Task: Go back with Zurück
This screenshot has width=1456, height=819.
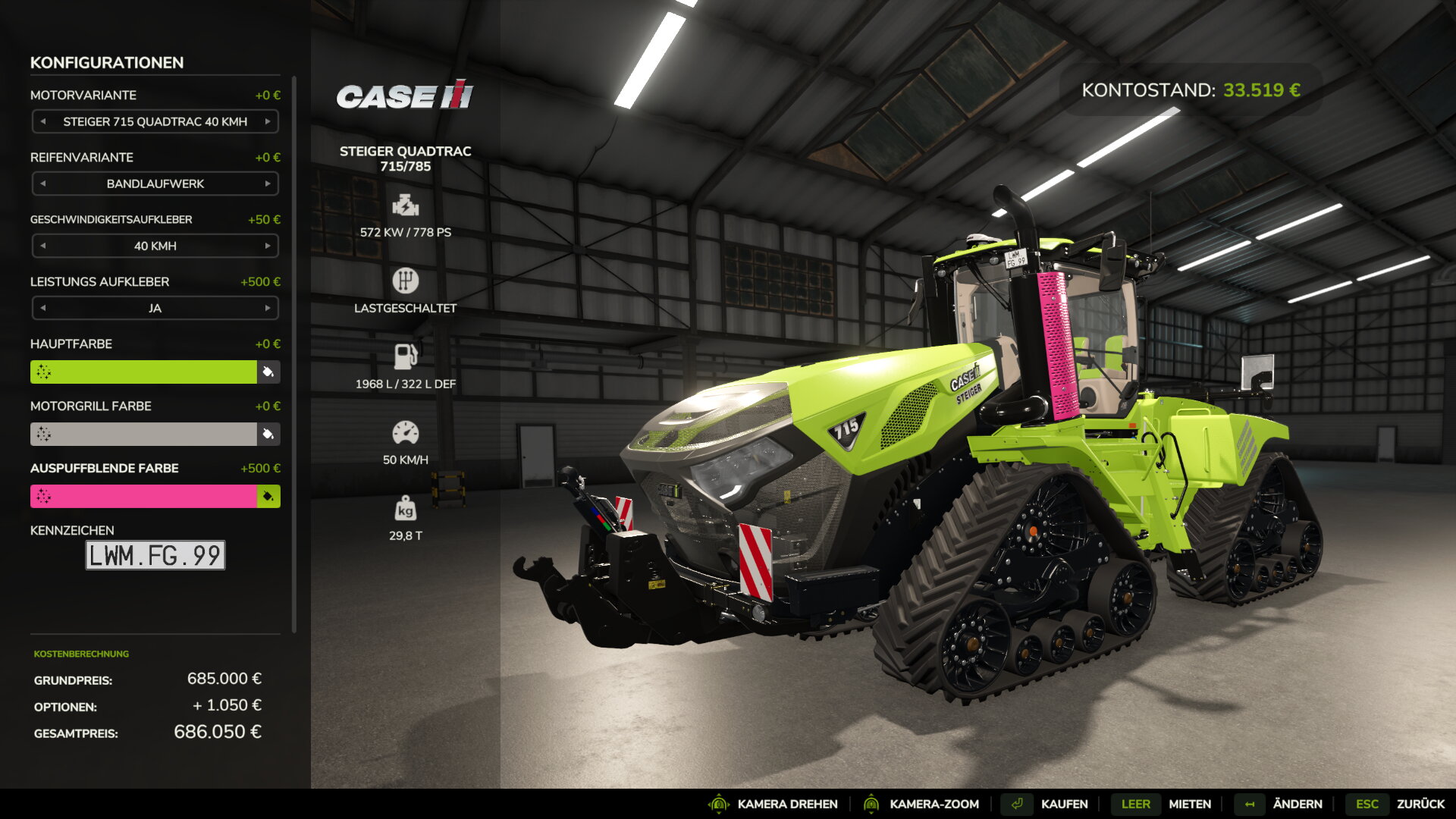Action: pos(1420,804)
